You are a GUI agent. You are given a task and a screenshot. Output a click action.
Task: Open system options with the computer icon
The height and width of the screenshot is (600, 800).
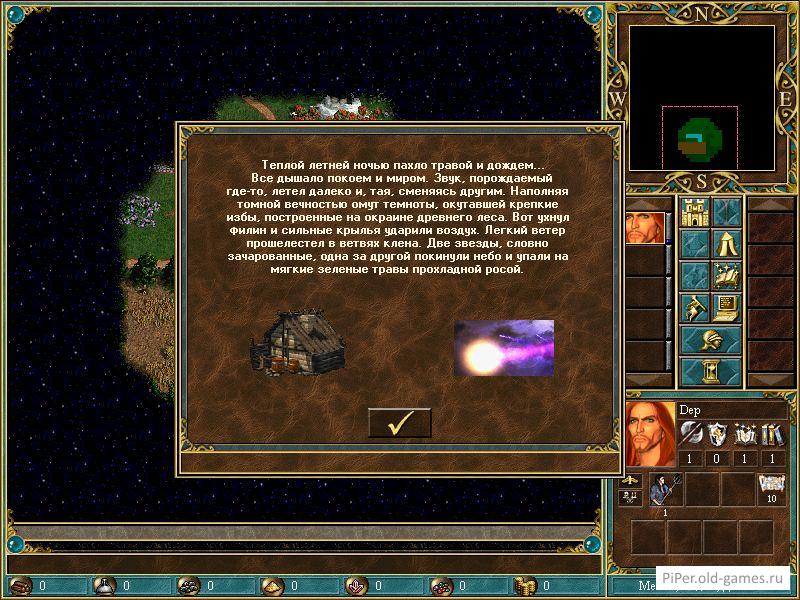[726, 308]
